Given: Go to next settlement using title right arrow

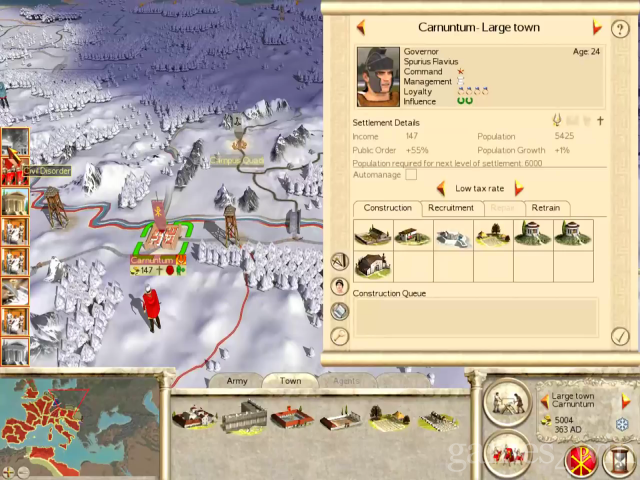Looking at the screenshot, I should 597,28.
